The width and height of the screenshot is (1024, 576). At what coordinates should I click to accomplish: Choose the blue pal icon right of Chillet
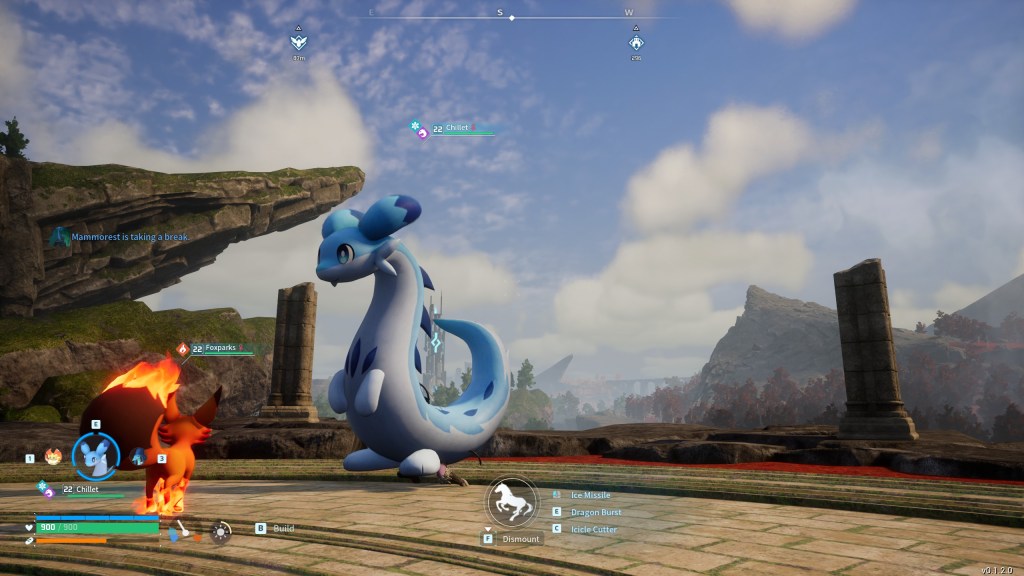(x=138, y=457)
